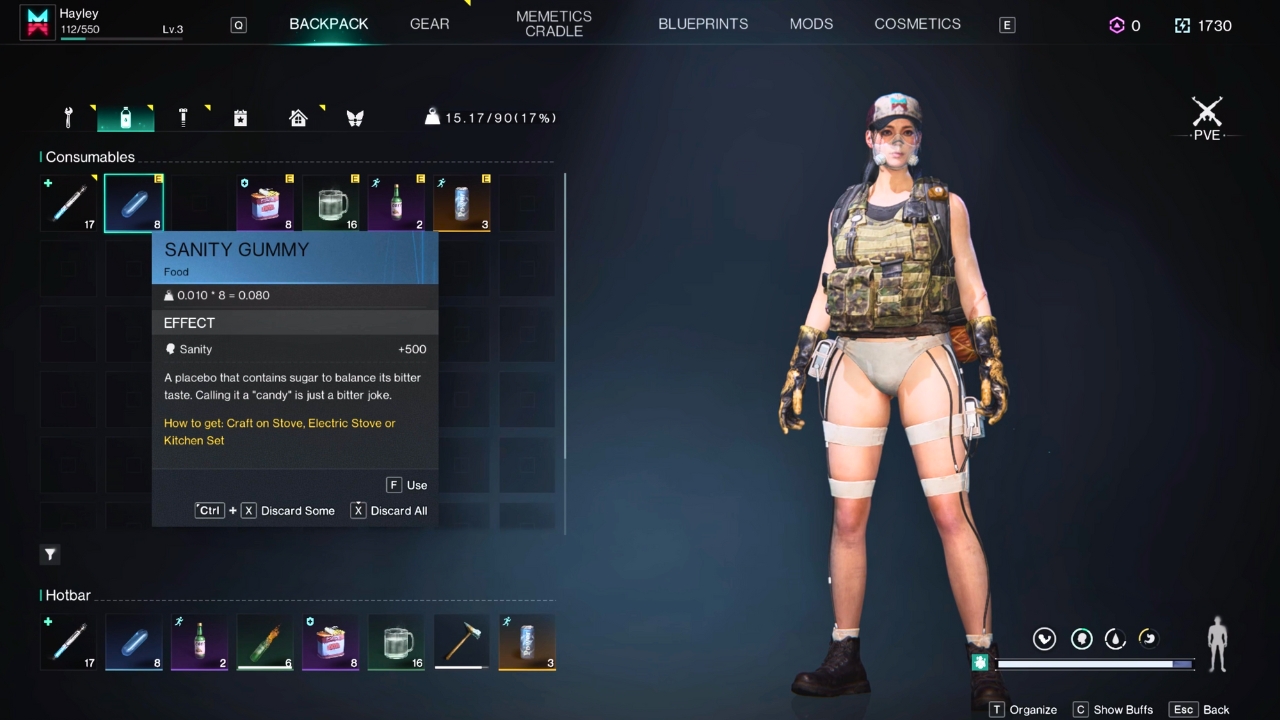Click the Use button in tooltip
Screen dimensions: 1280x720
click(407, 485)
